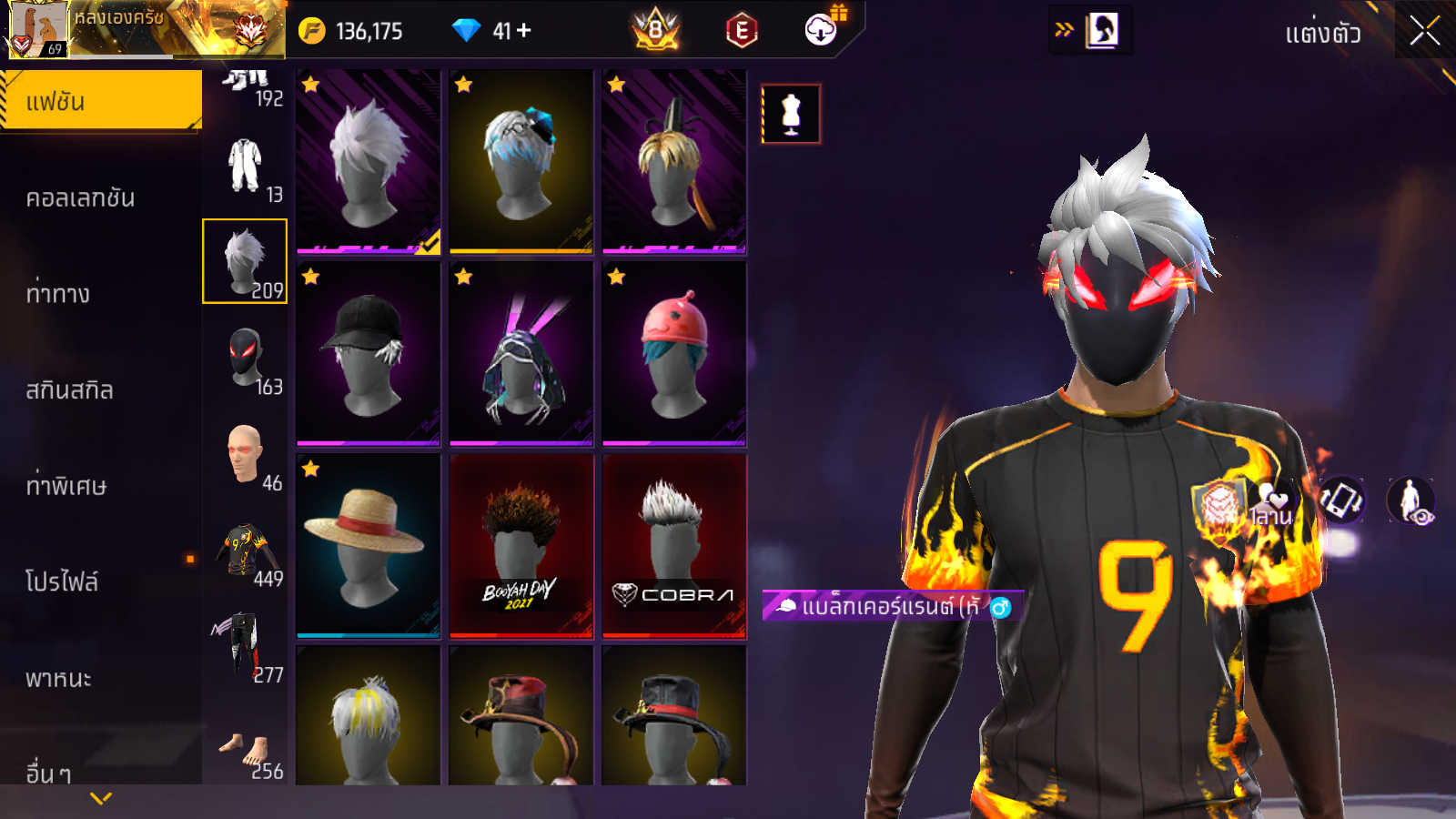Image resolution: width=1456 pixels, height=819 pixels.
Task: Select the pants category with 277 items
Action: [x=246, y=648]
